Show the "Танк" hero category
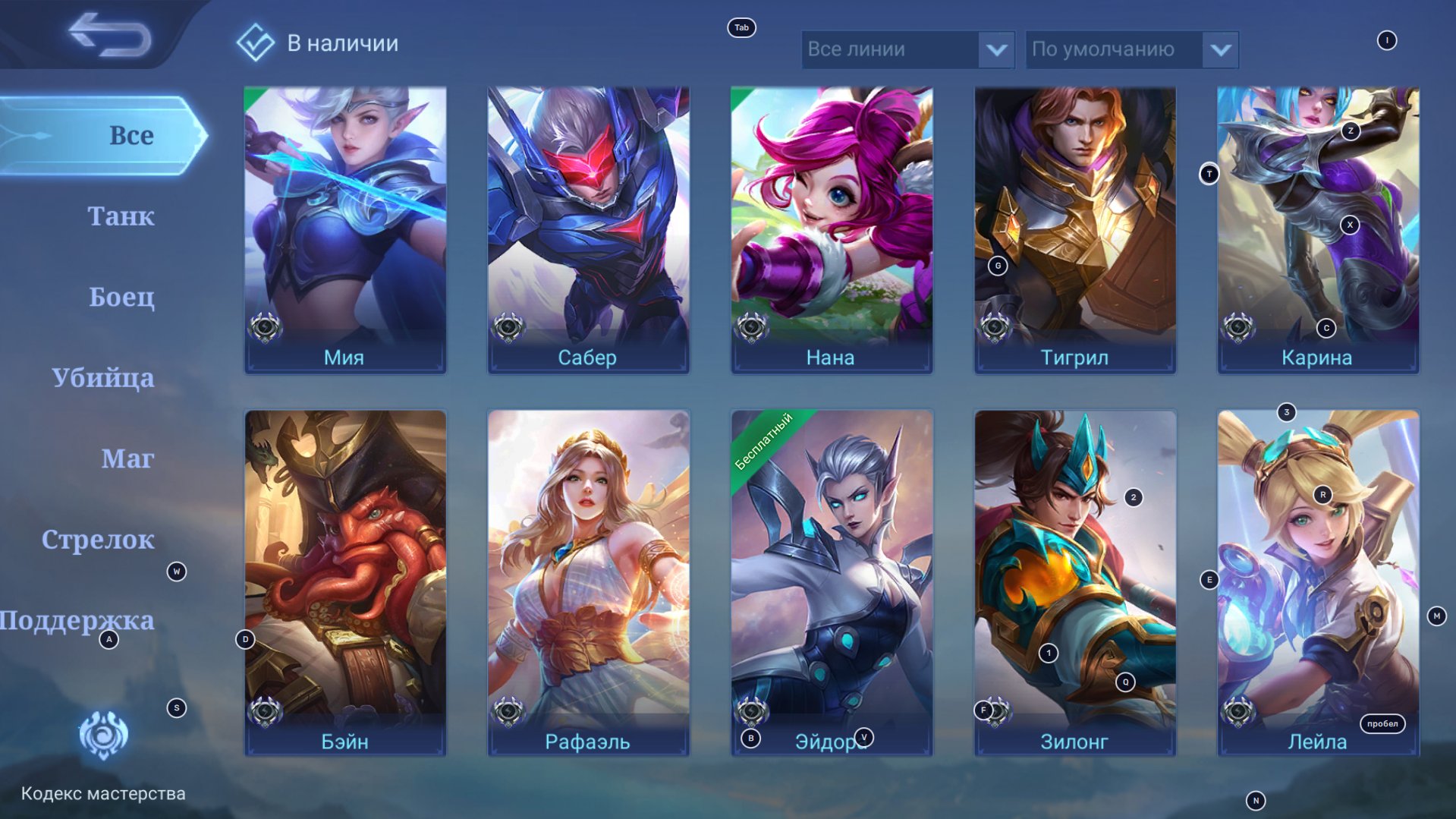 click(x=121, y=216)
